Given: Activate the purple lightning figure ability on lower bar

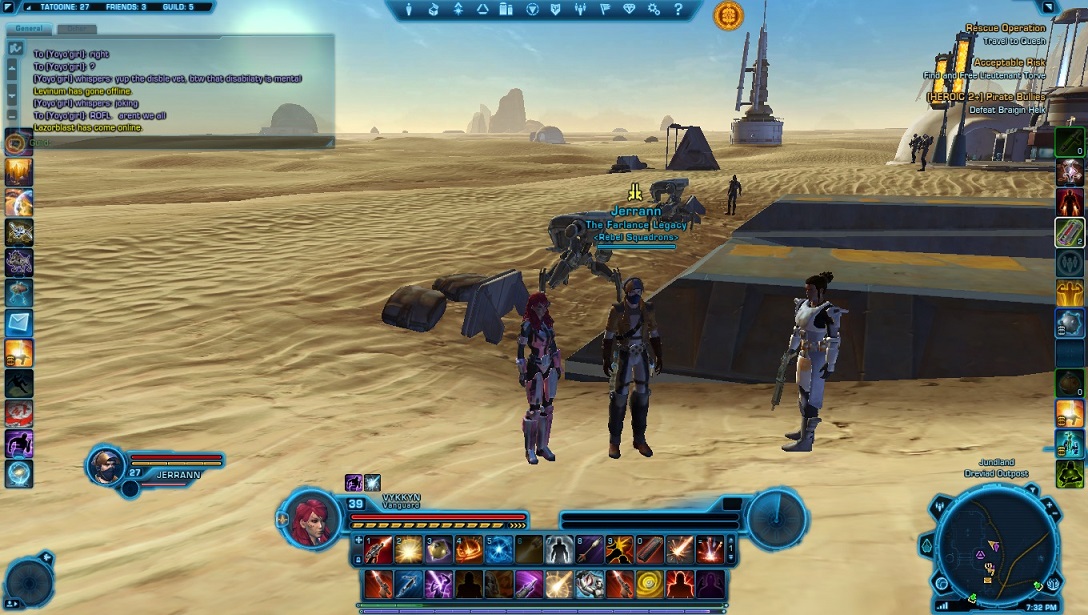Looking at the screenshot, I should pos(438,582).
